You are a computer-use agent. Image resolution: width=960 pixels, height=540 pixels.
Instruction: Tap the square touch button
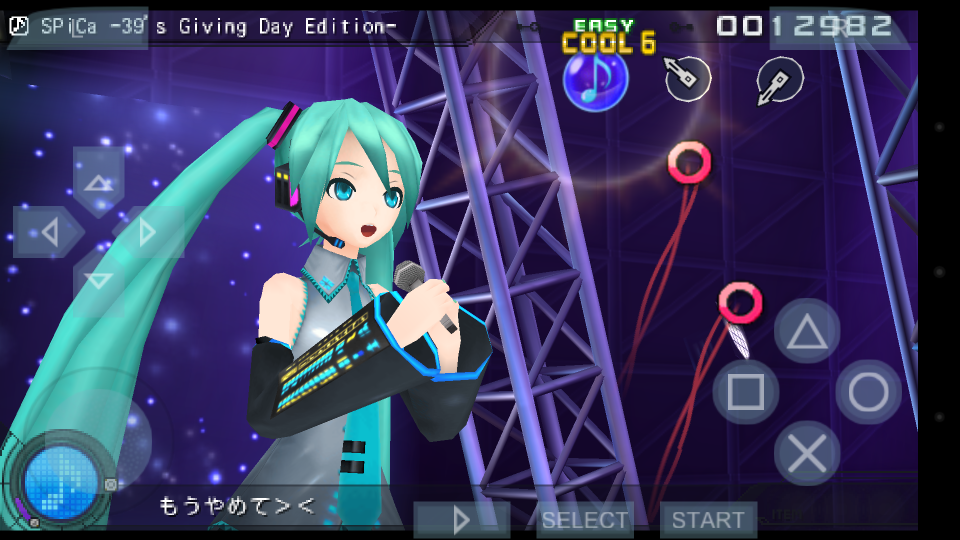746,392
